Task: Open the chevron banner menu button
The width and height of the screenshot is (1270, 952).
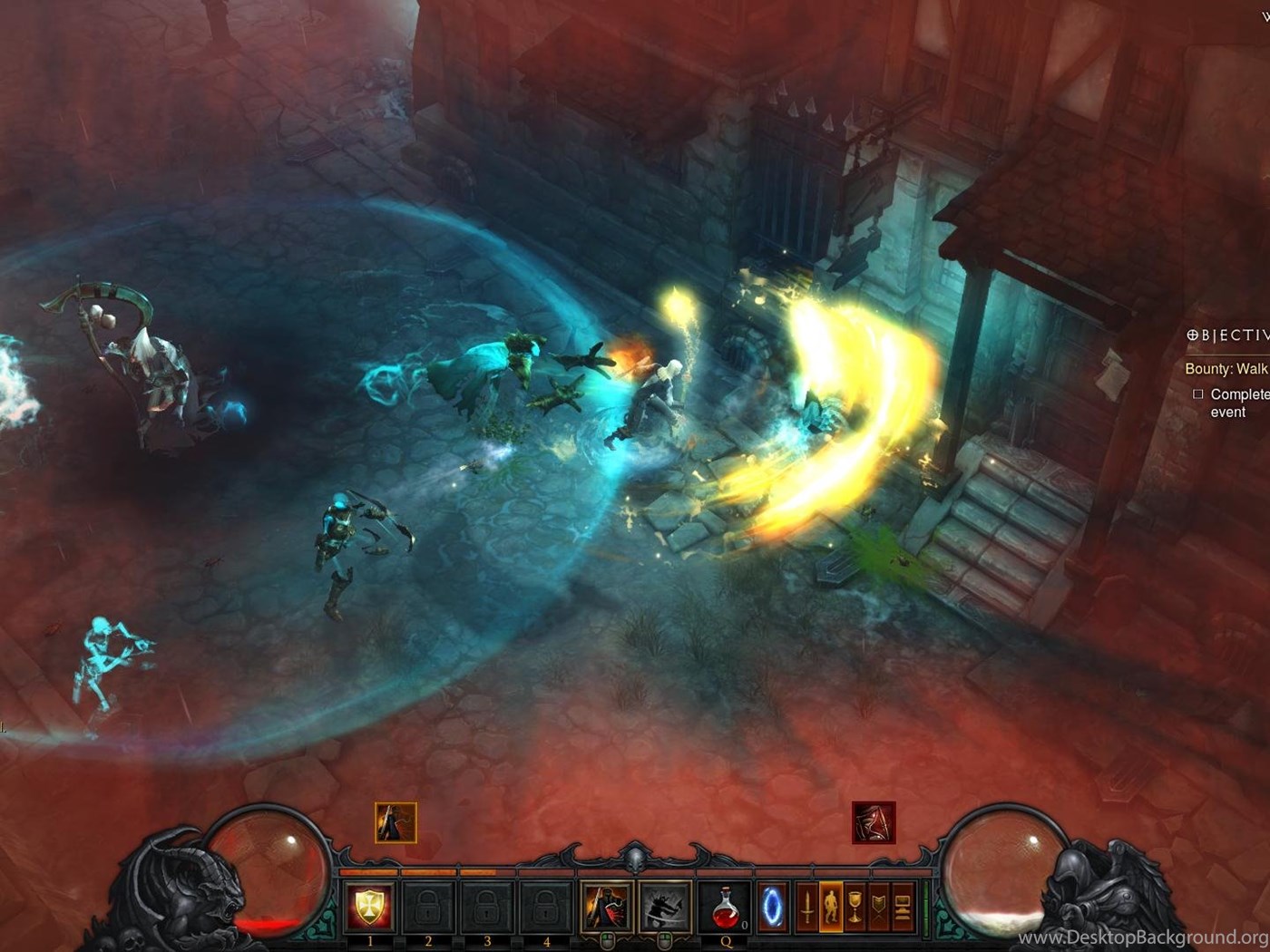Action: pyautogui.click(x=879, y=906)
